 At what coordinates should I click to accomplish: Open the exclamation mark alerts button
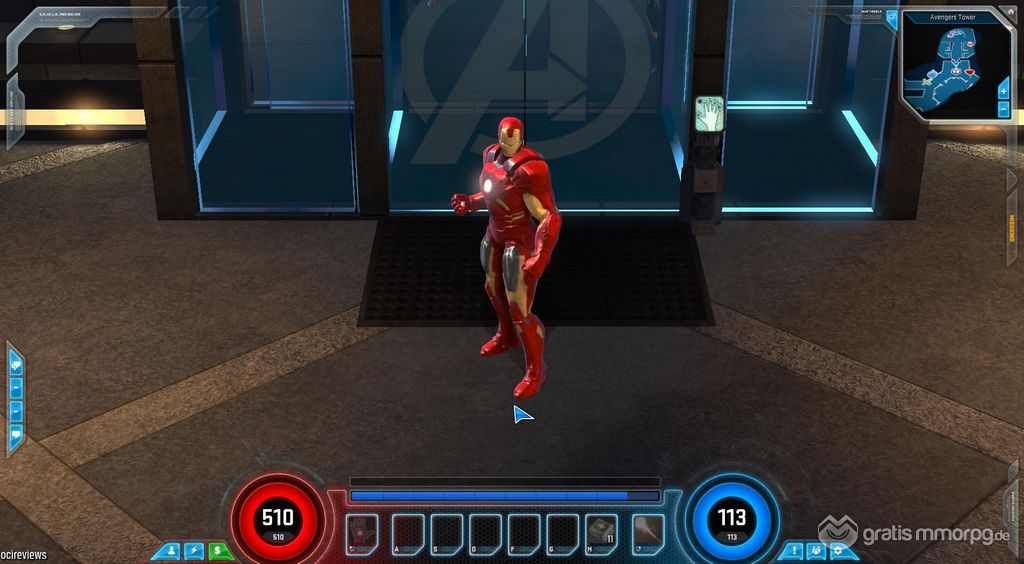793,550
